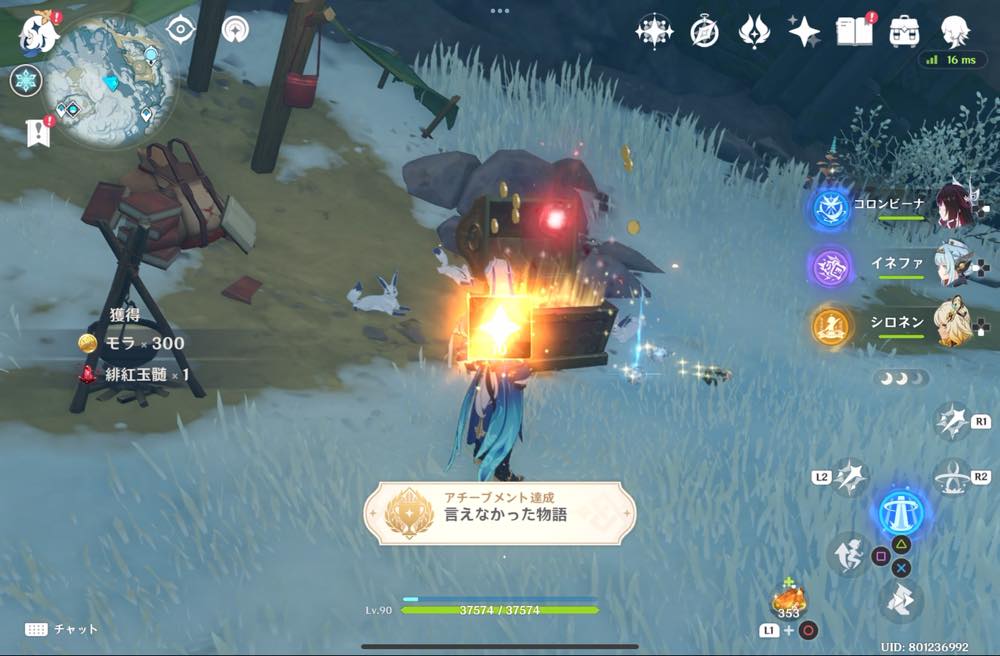This screenshot has height=656, width=1000.
Task: Open the チャット chat box
Action: (x=62, y=629)
